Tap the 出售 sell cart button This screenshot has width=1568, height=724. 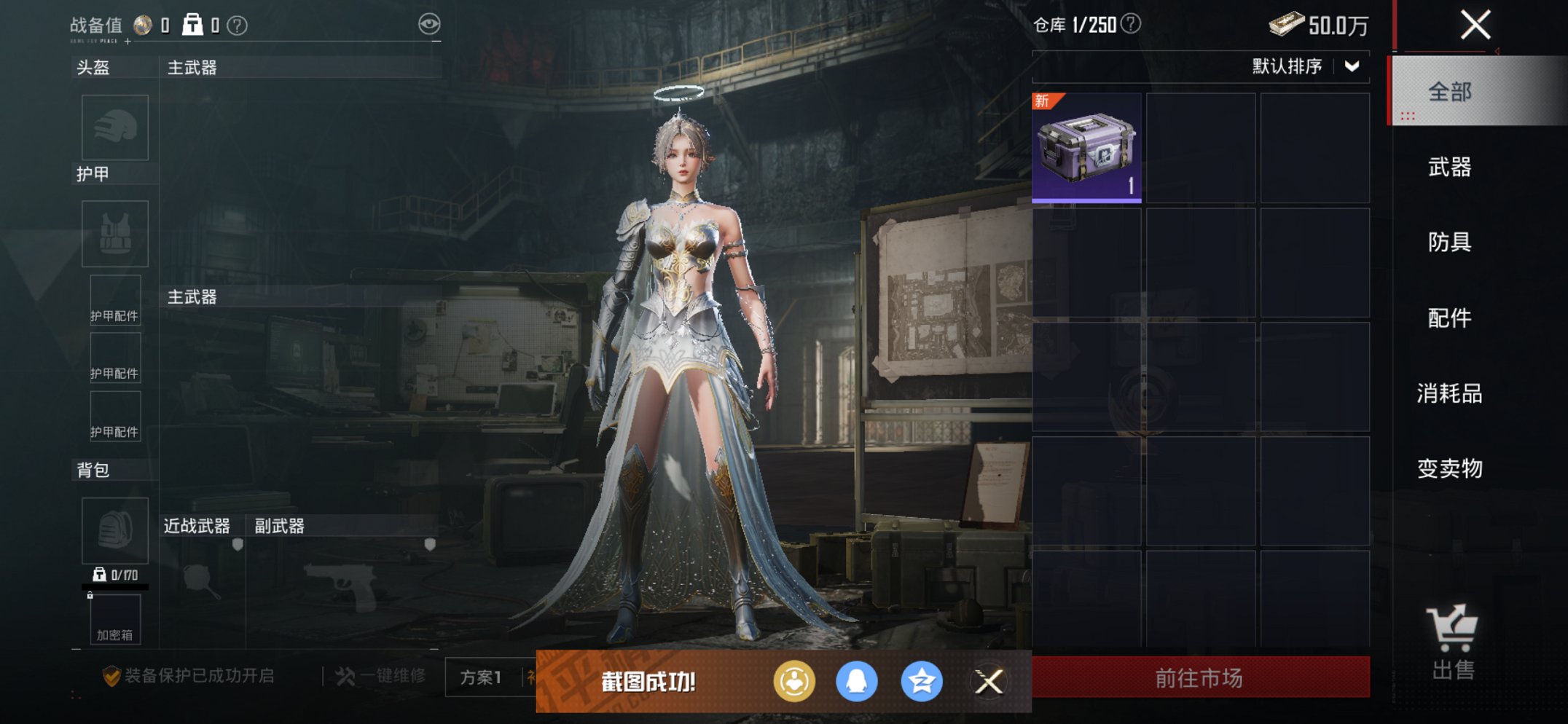pos(1452,642)
